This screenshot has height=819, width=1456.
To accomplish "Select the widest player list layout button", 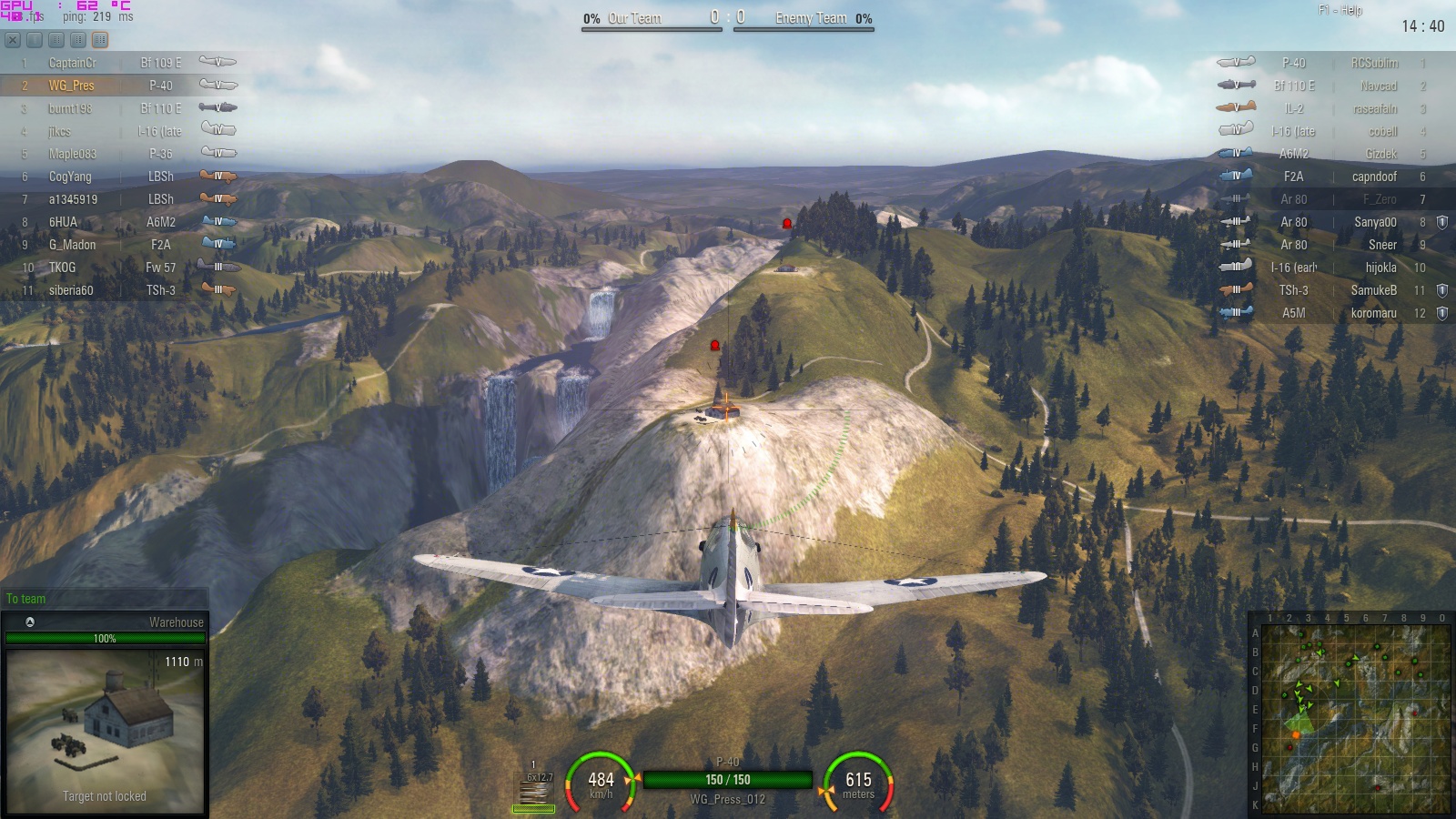I will click(x=100, y=40).
